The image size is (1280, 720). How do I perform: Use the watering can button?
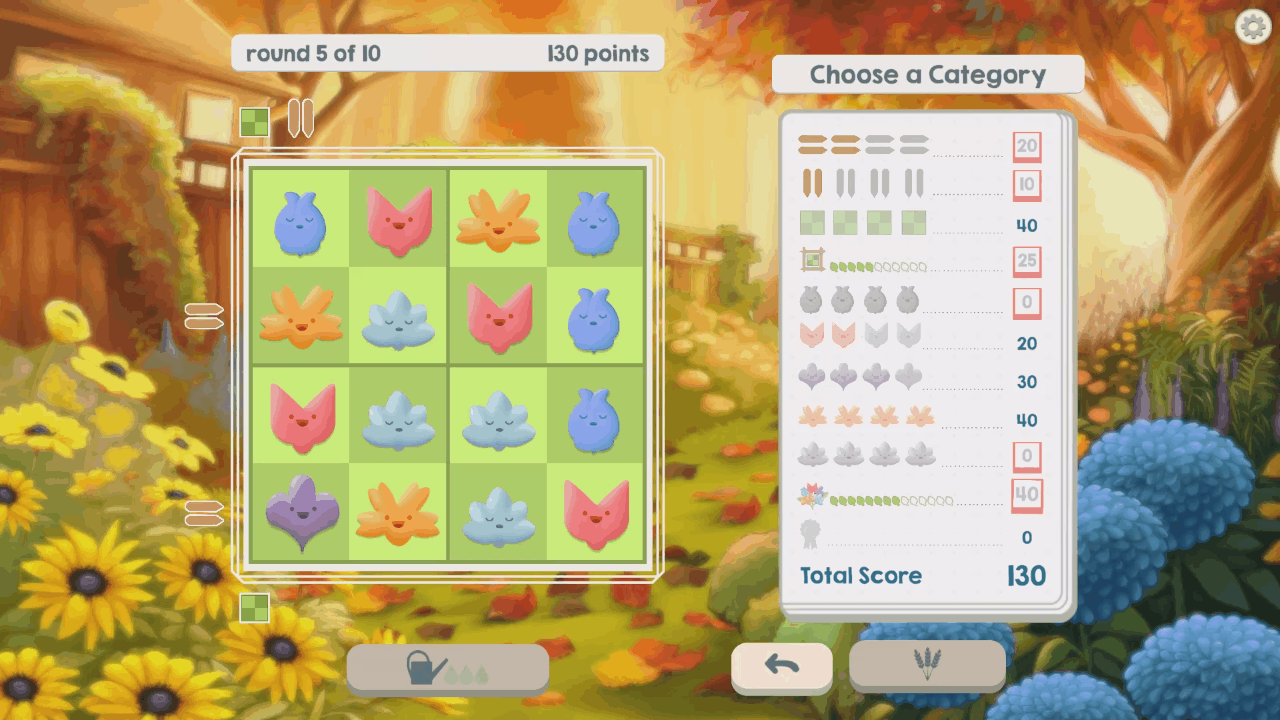pos(447,668)
